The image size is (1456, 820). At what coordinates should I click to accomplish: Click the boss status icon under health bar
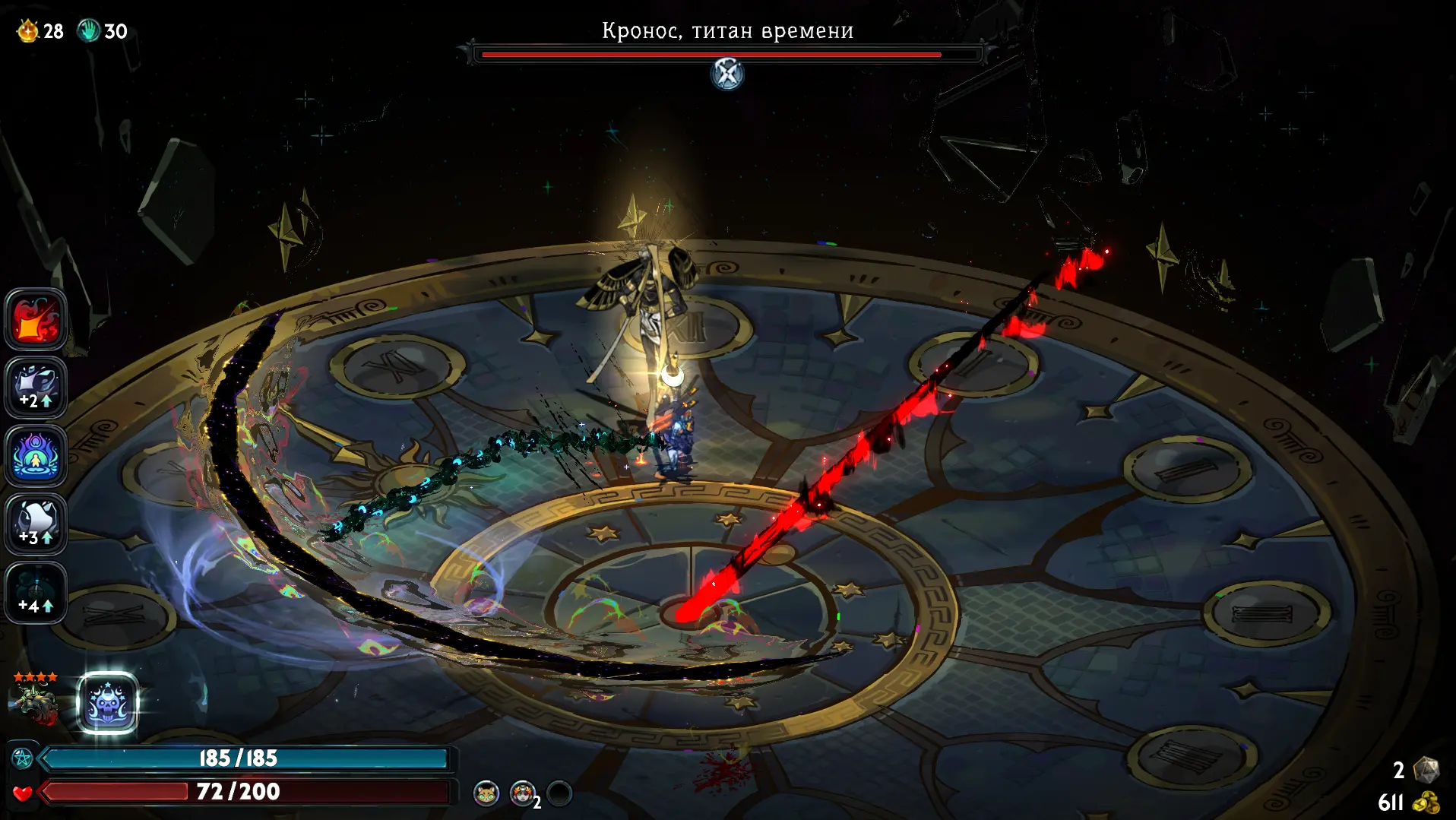pos(727,74)
